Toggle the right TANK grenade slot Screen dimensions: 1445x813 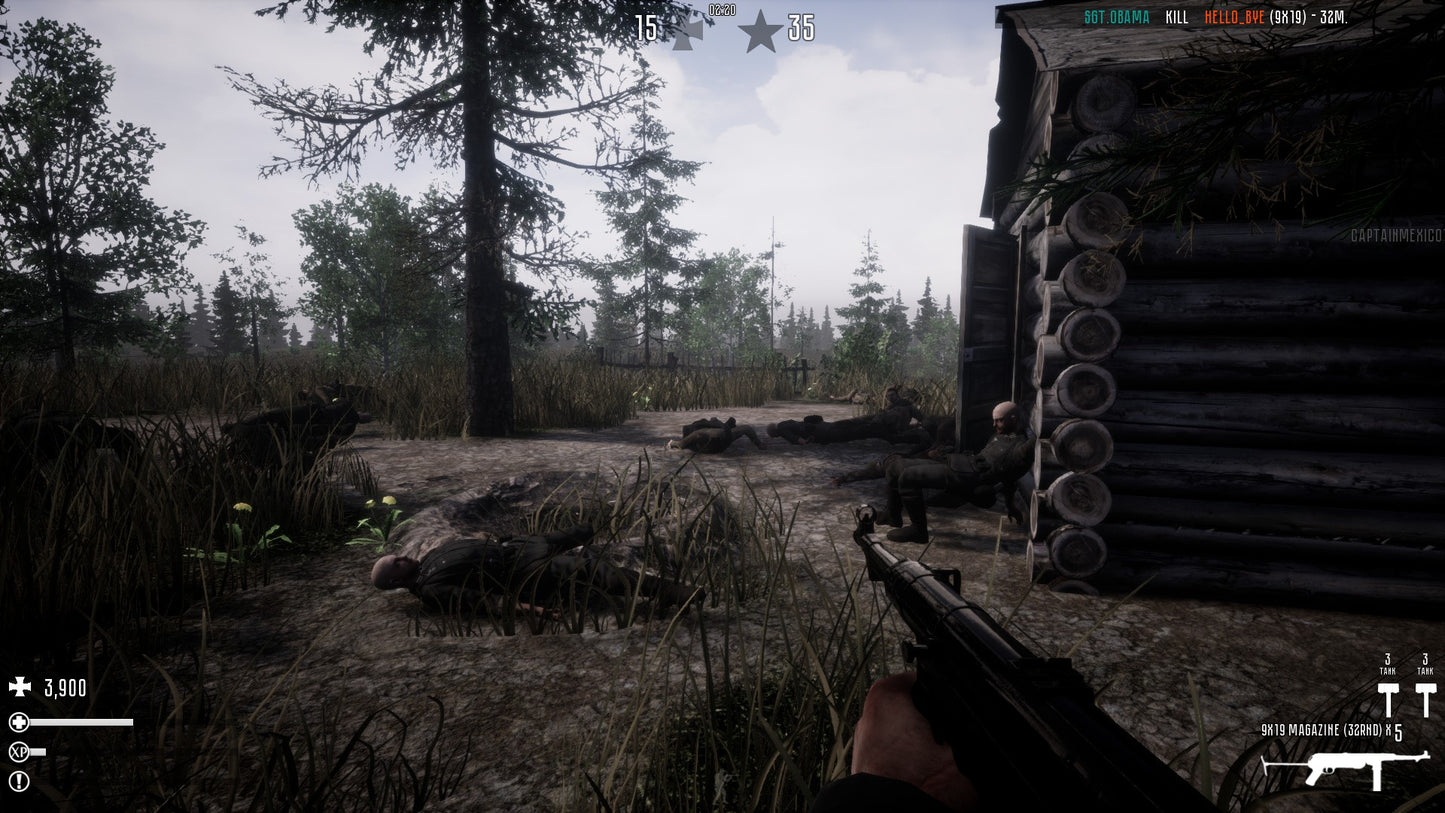(x=1425, y=664)
